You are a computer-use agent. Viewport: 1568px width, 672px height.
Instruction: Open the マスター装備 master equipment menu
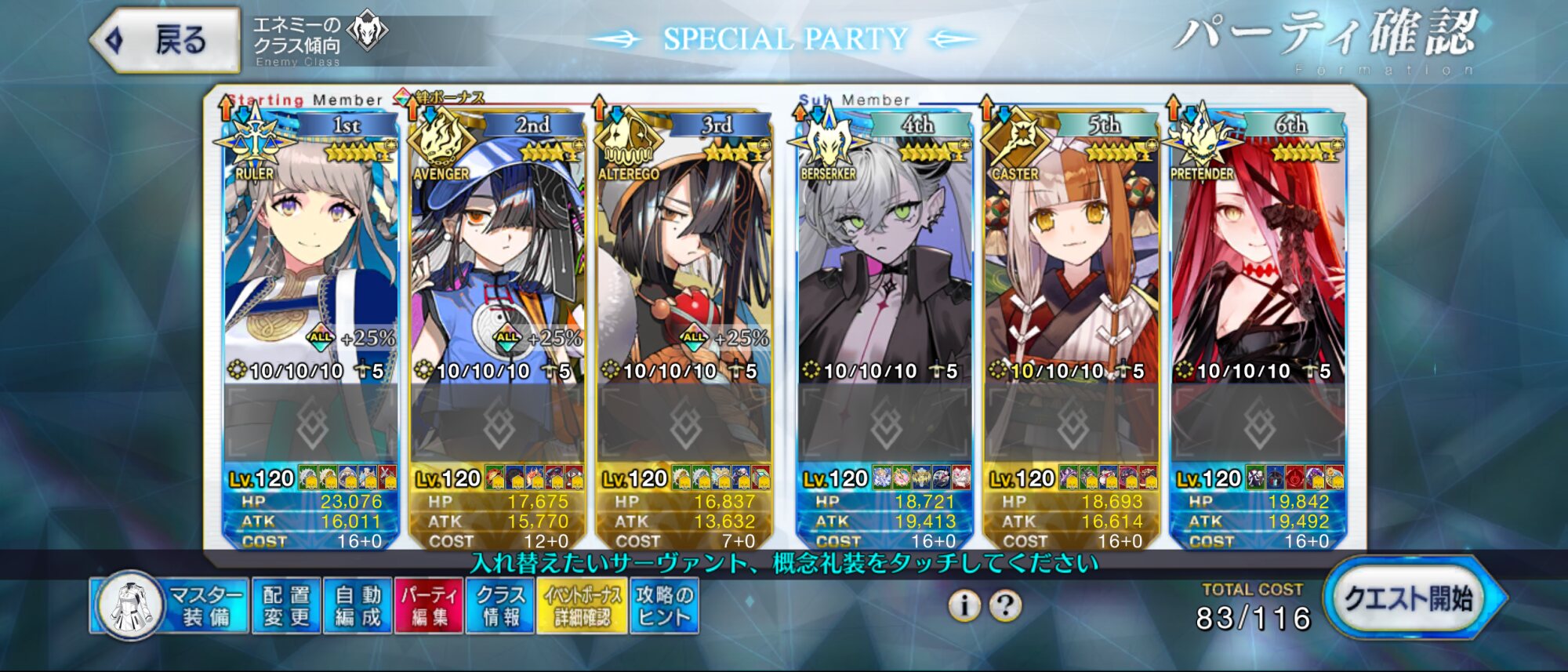(169, 606)
